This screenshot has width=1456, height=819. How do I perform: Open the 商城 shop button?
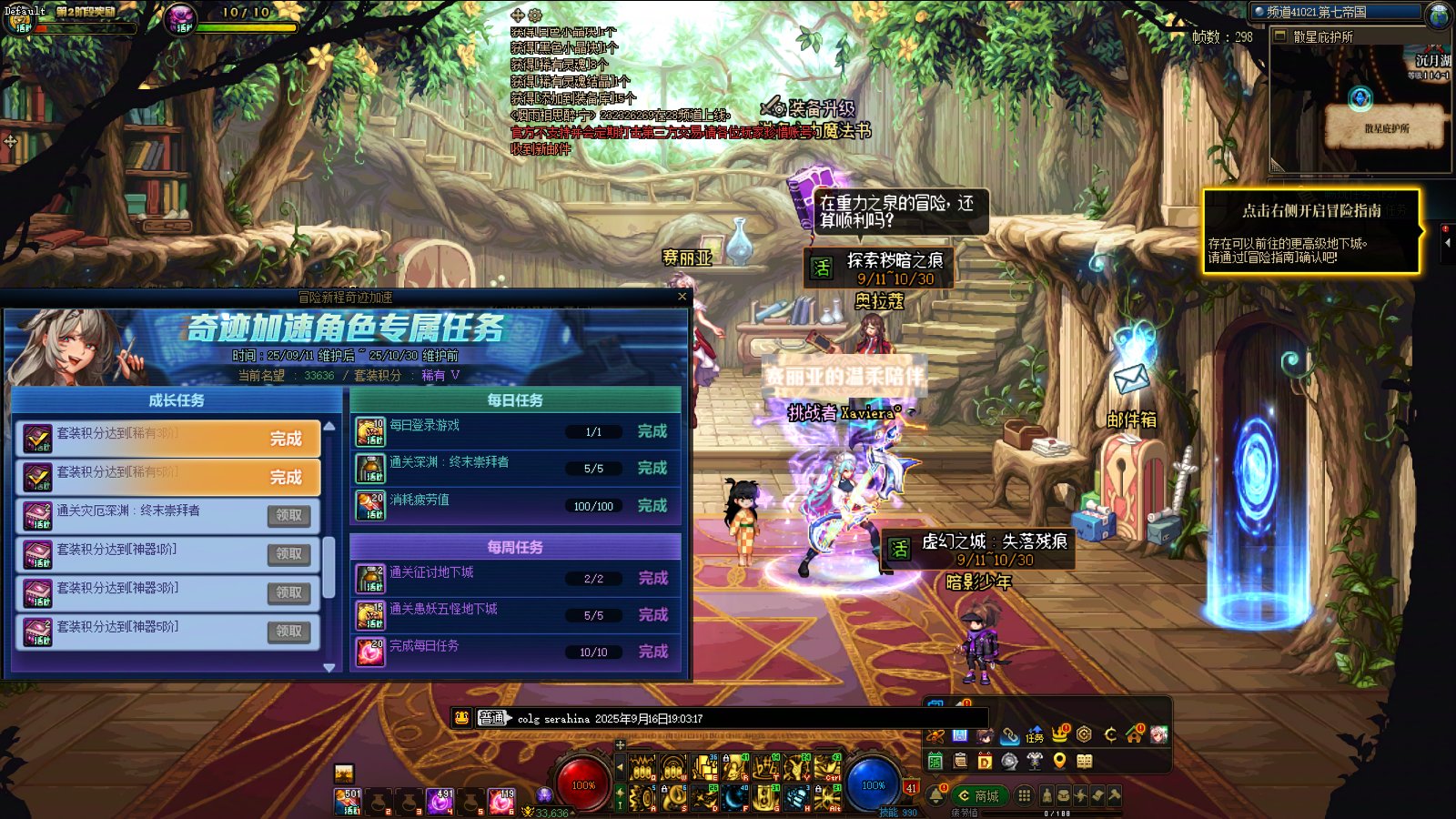click(x=978, y=796)
